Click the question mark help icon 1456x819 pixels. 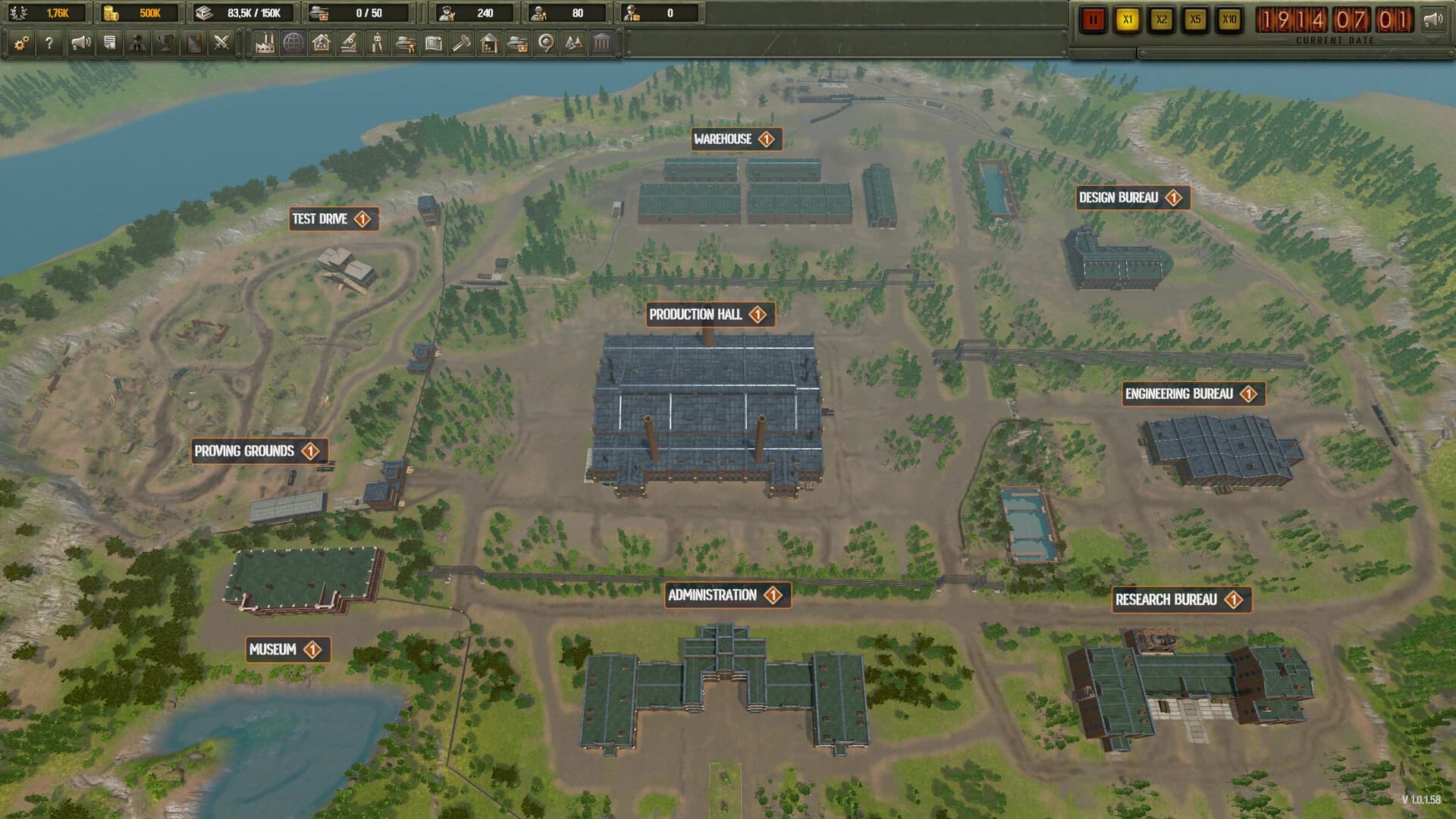[50, 43]
